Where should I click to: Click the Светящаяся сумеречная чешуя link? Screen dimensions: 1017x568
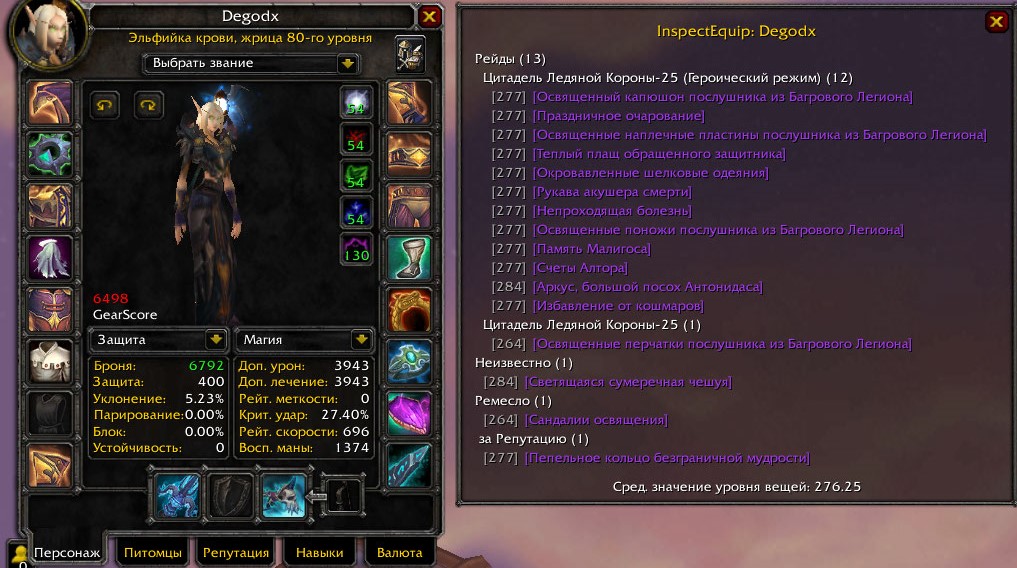click(627, 382)
